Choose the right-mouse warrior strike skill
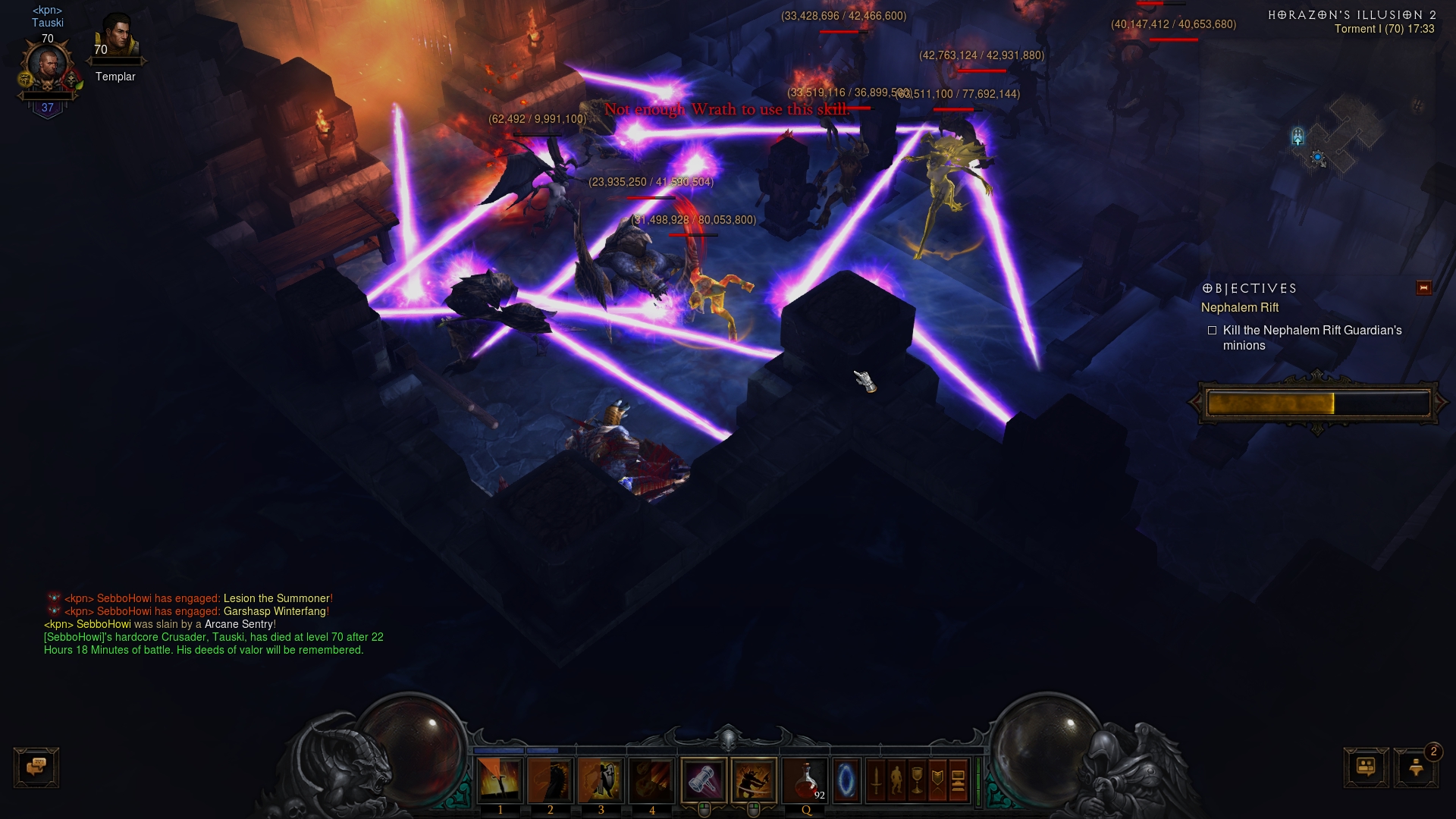 tap(754, 780)
